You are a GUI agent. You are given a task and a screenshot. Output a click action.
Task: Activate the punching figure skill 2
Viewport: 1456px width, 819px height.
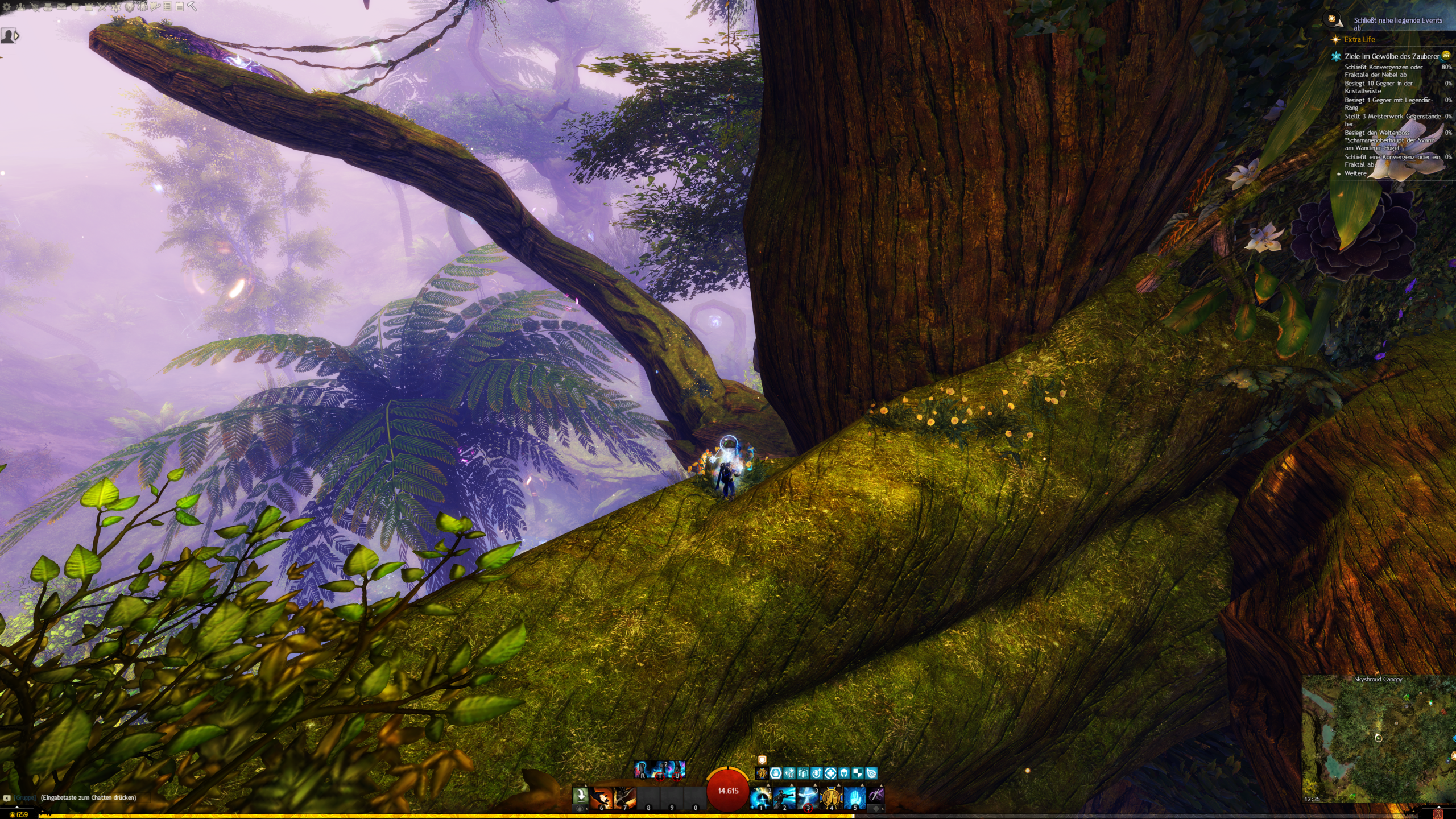click(x=784, y=798)
